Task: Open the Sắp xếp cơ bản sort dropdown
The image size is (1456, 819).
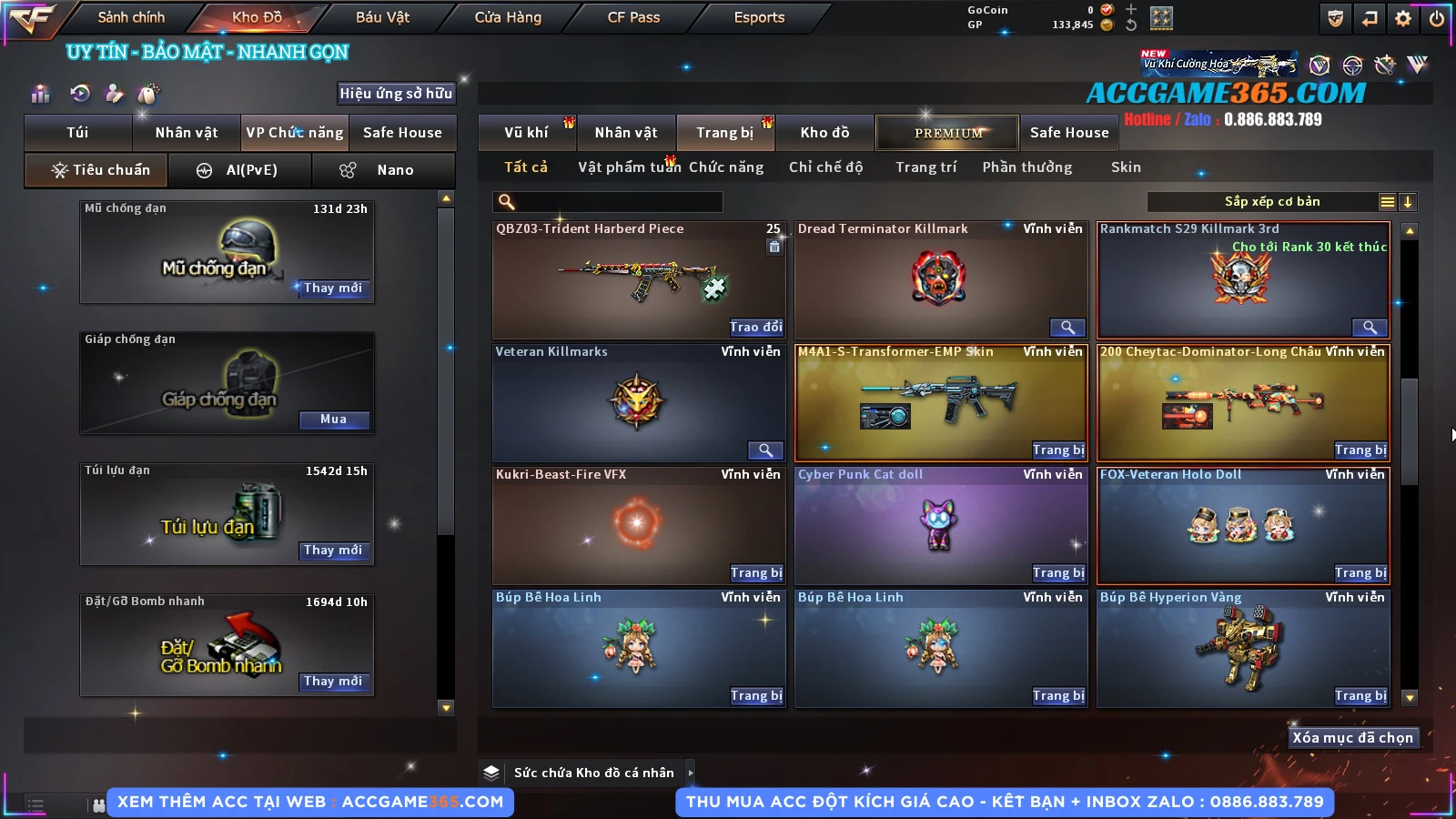Action: click(1271, 202)
